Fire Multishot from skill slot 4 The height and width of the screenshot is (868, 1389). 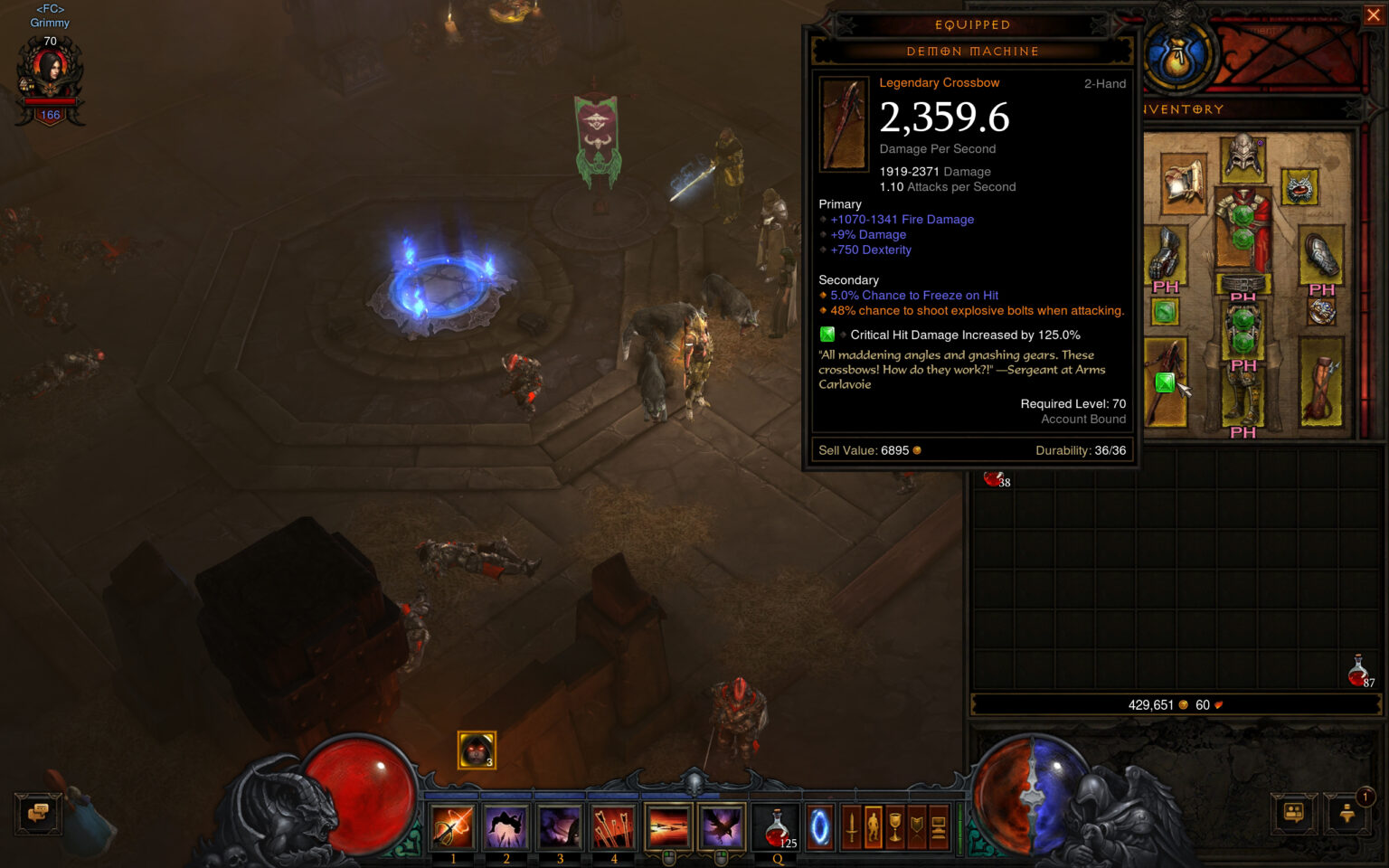pos(614,827)
